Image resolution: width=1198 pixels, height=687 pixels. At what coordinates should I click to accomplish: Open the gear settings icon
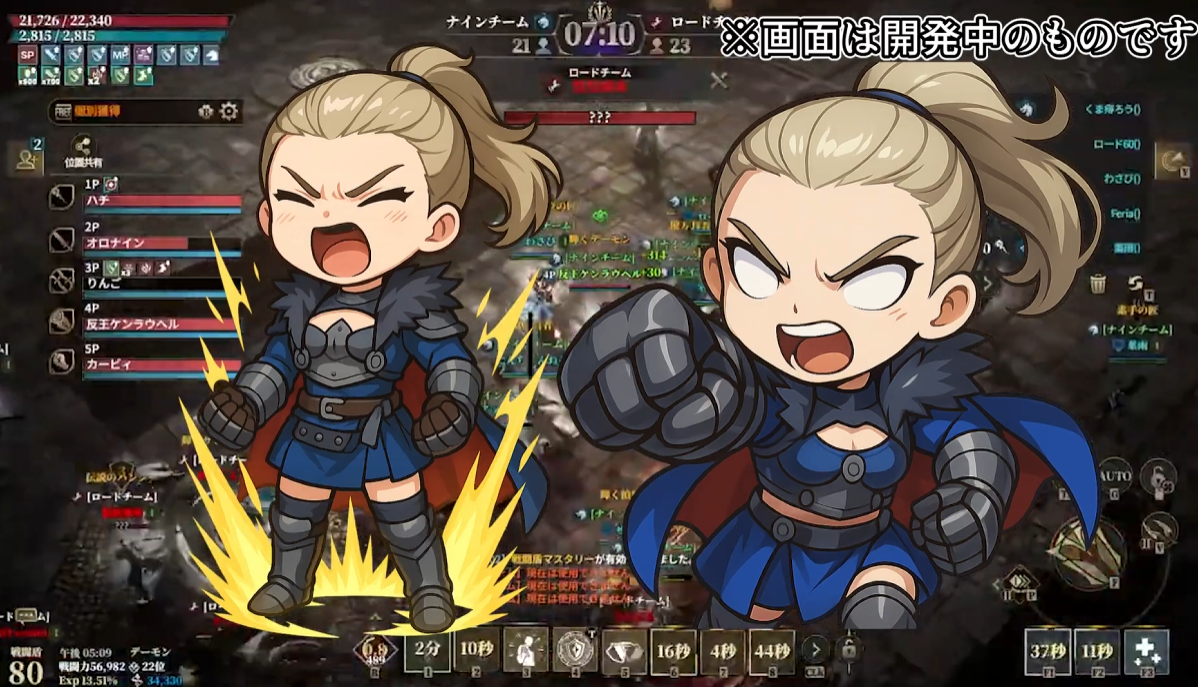point(229,111)
